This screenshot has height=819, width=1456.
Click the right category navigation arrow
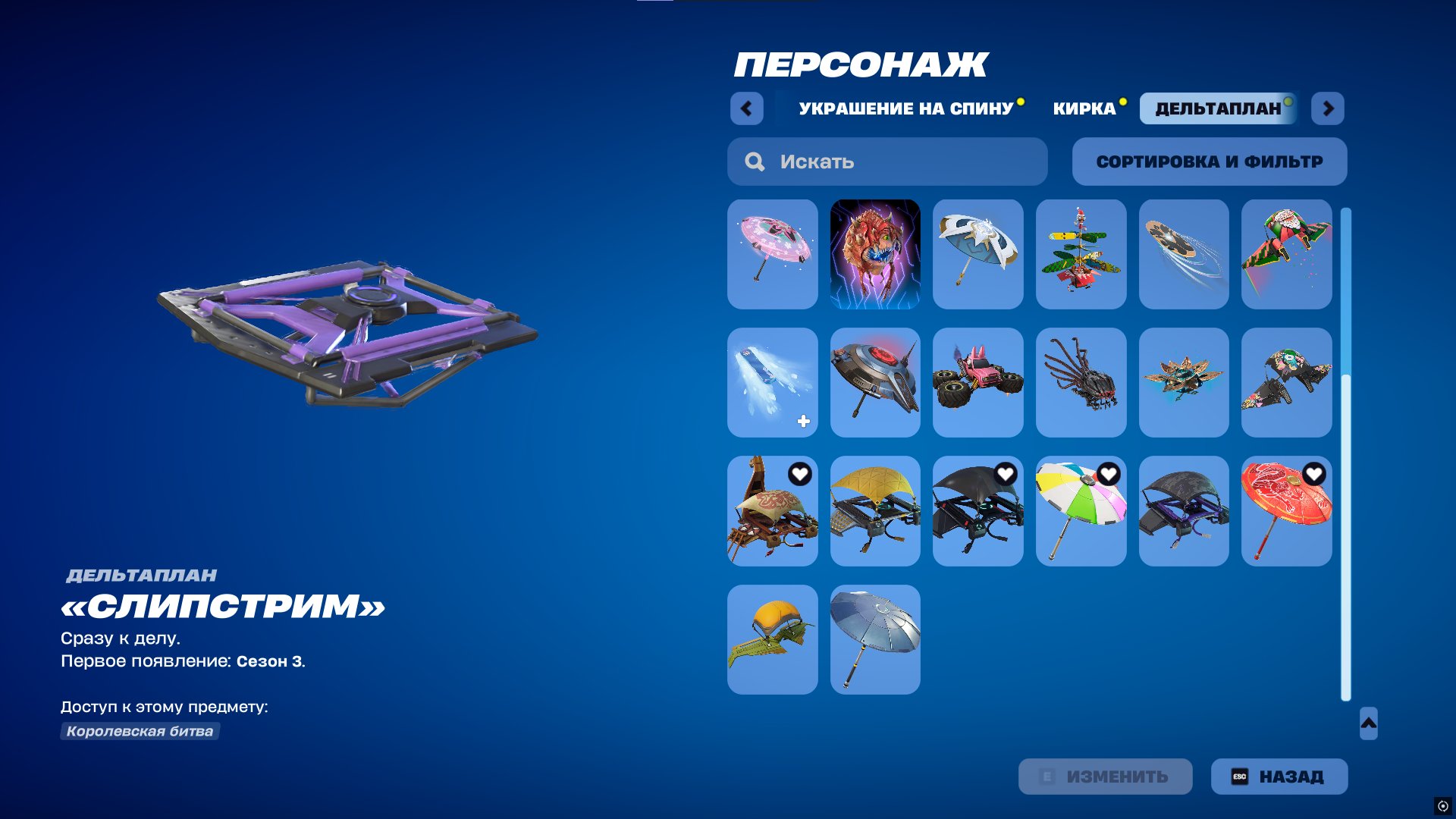pos(1327,108)
